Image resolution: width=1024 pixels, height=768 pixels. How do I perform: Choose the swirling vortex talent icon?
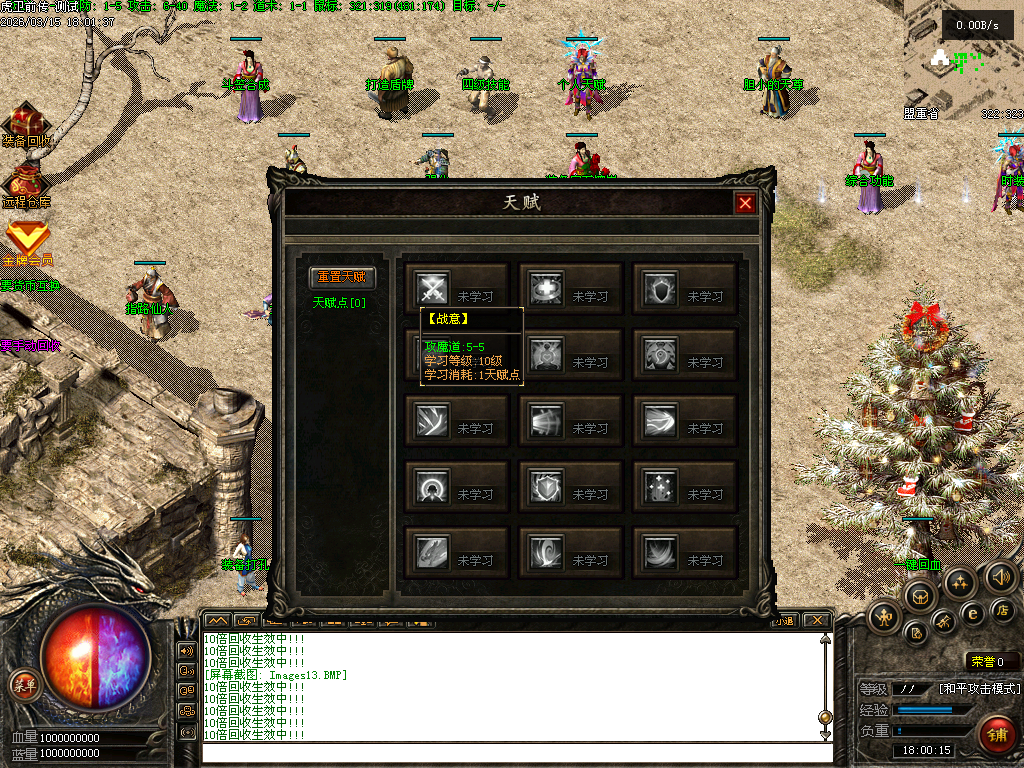[547, 553]
